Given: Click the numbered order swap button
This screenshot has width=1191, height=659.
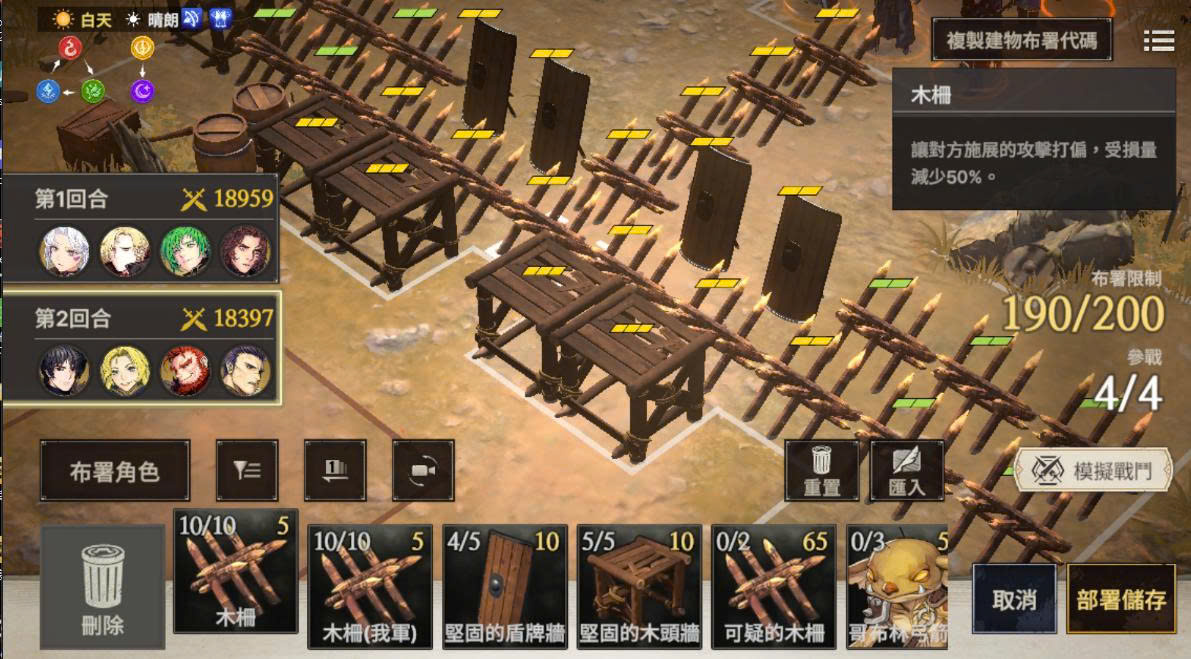Looking at the screenshot, I should click(x=335, y=470).
